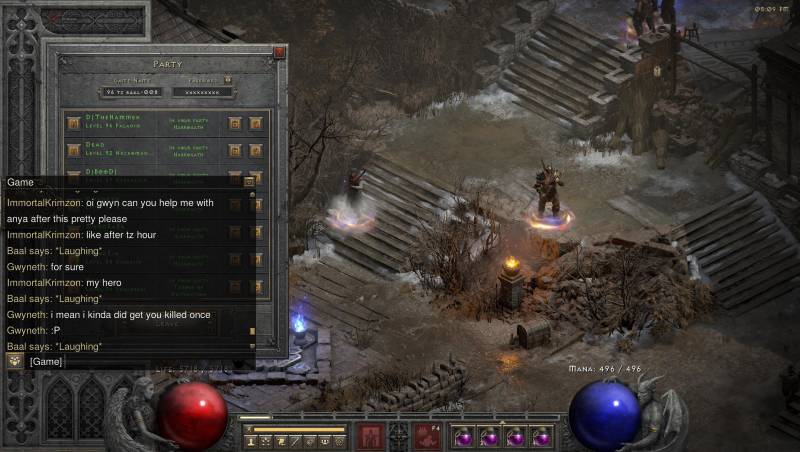This screenshot has width=800, height=452.
Task: Select the F4 right-click skill icon
Action: (x=428, y=436)
